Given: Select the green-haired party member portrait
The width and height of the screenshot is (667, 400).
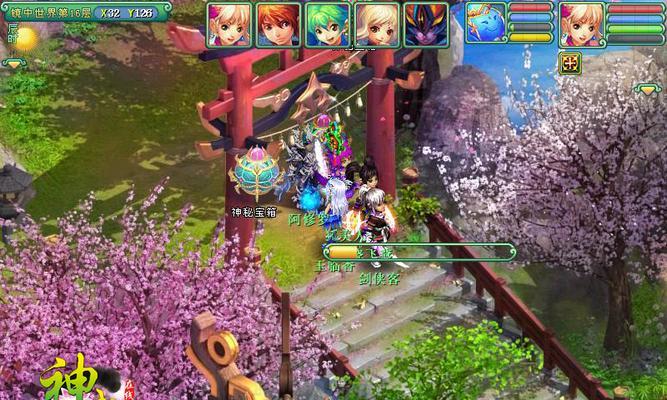Looking at the screenshot, I should (x=328, y=25).
